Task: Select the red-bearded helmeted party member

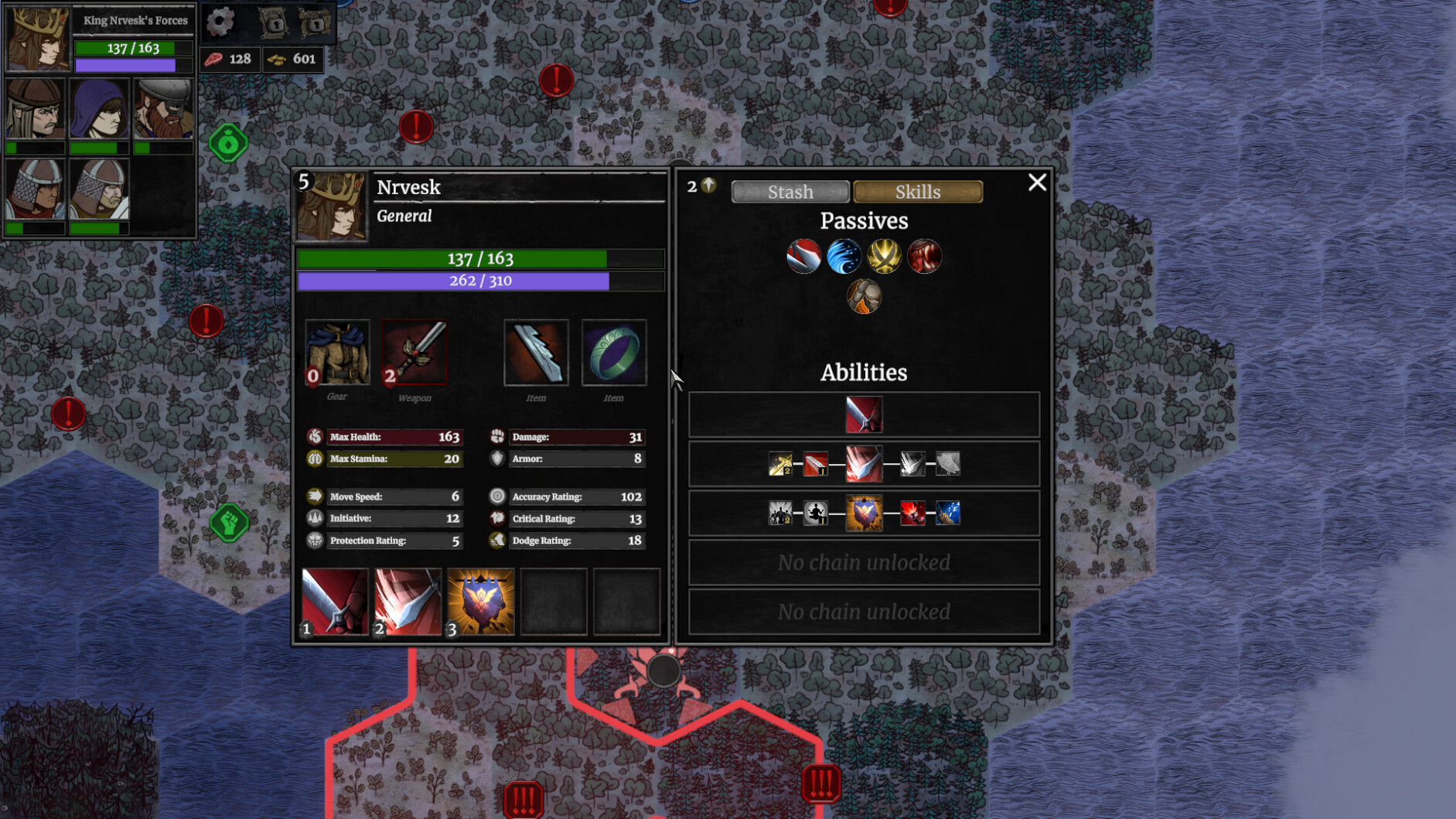Action: pyautogui.click(x=163, y=109)
